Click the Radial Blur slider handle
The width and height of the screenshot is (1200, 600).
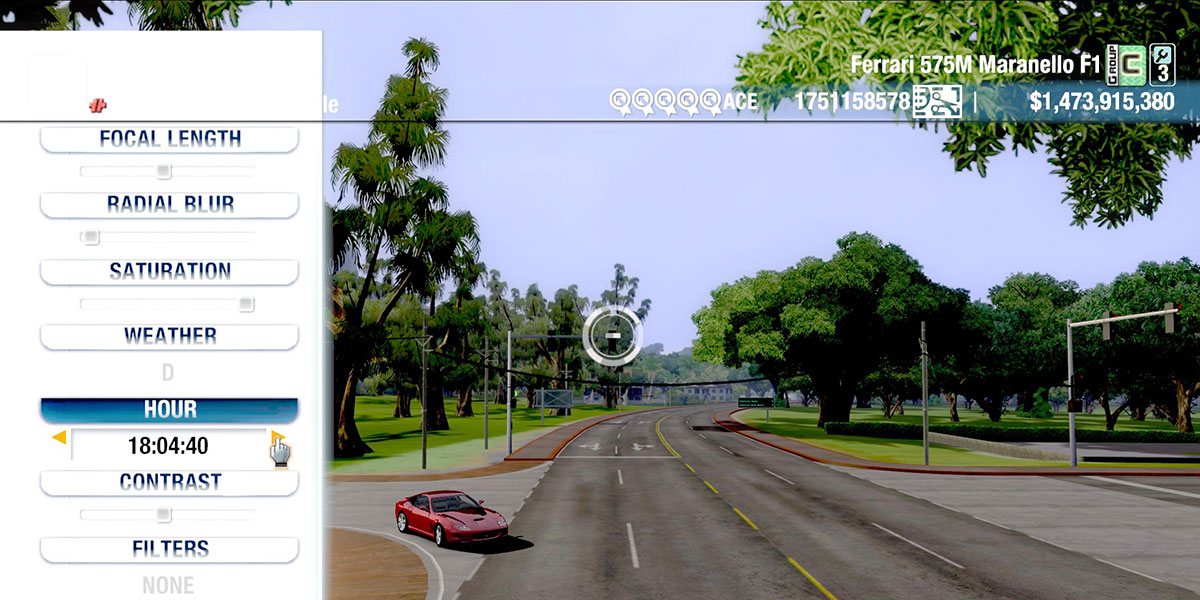click(91, 237)
